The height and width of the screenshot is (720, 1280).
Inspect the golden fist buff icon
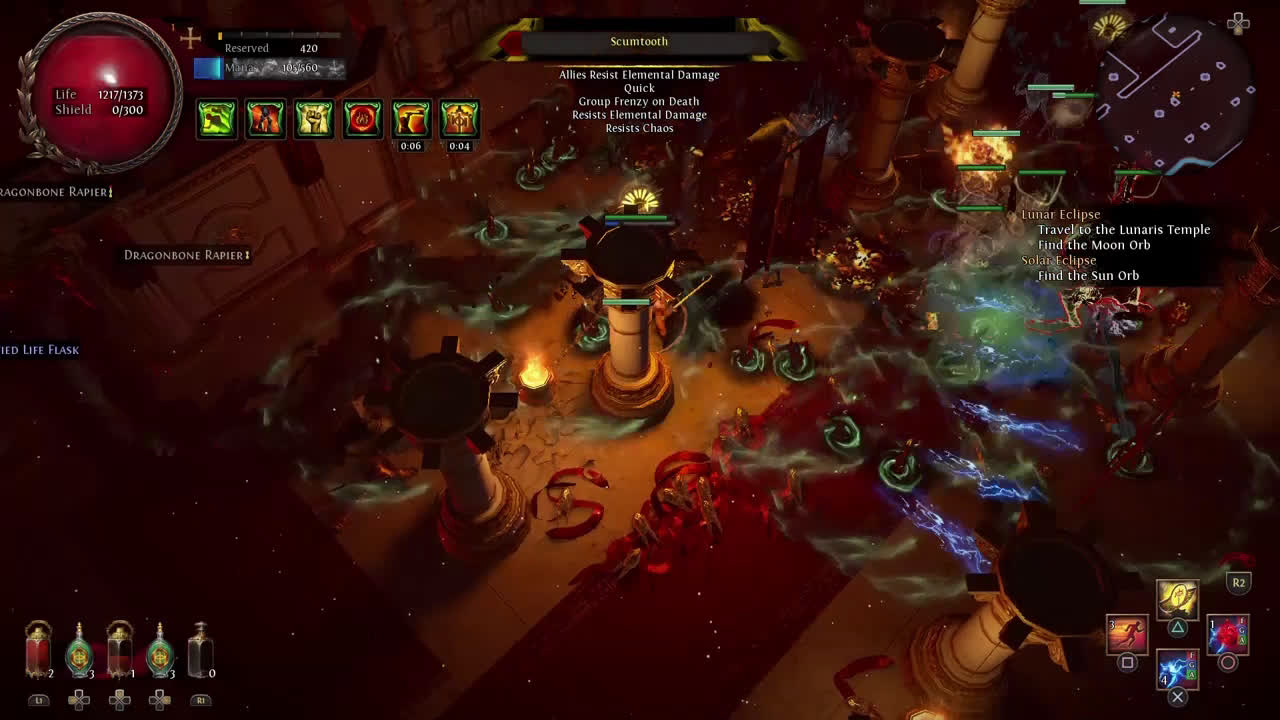pyautogui.click(x=314, y=119)
